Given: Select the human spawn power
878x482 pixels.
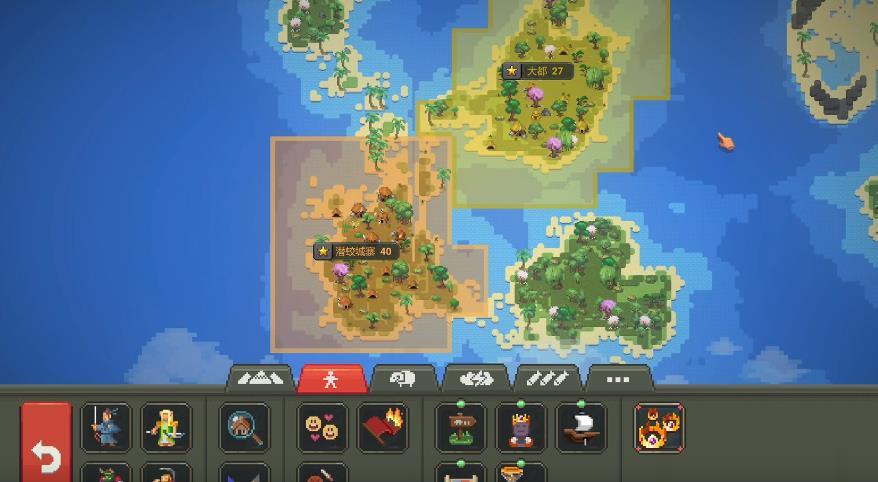Looking at the screenshot, I should (106, 427).
